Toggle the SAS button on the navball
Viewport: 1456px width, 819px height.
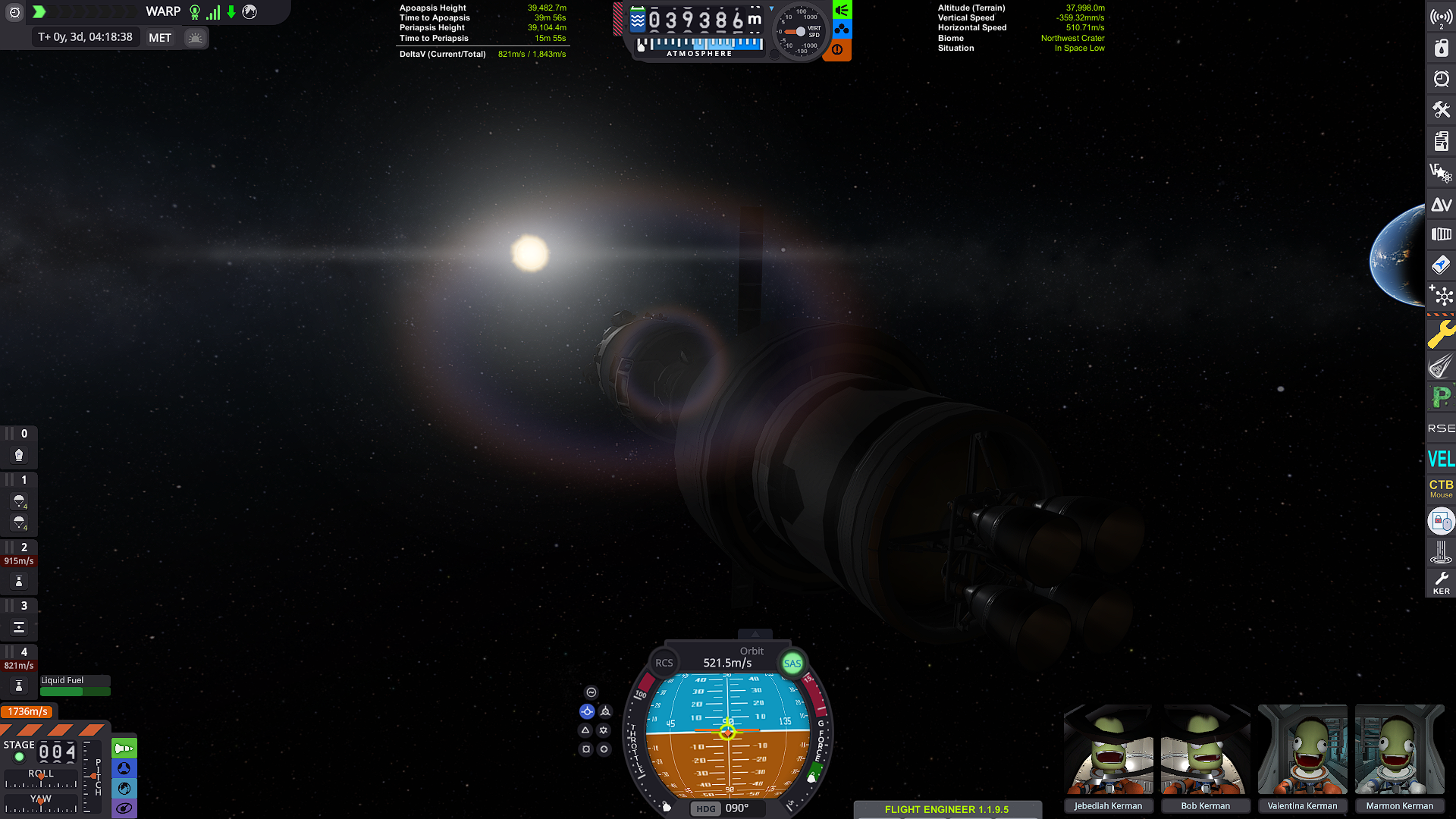(x=792, y=664)
